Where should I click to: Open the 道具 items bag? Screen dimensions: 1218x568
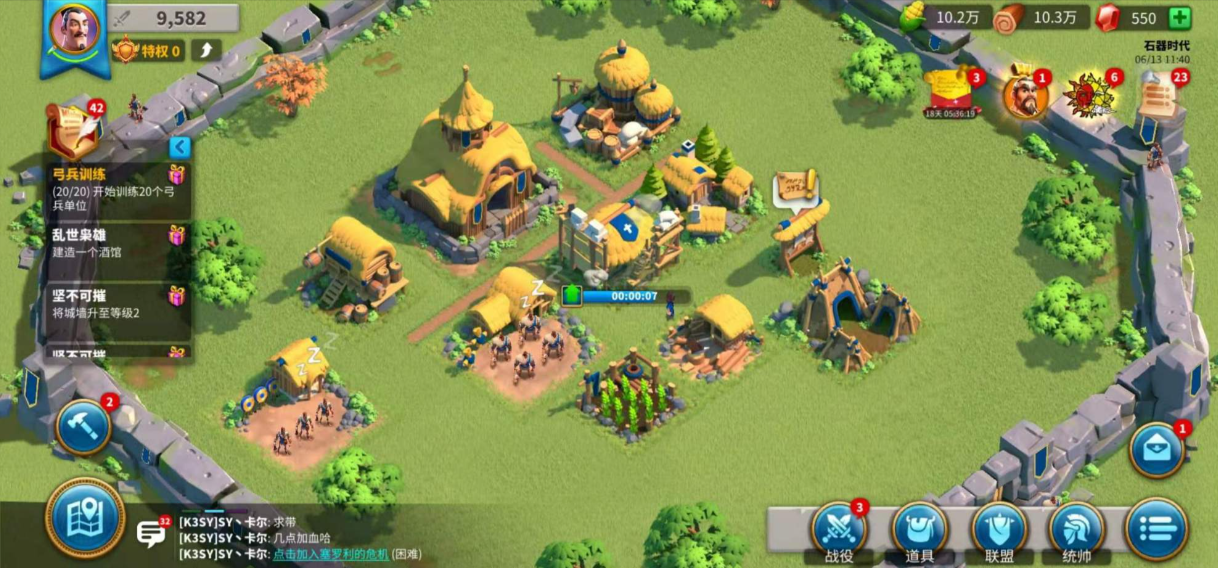[919, 531]
